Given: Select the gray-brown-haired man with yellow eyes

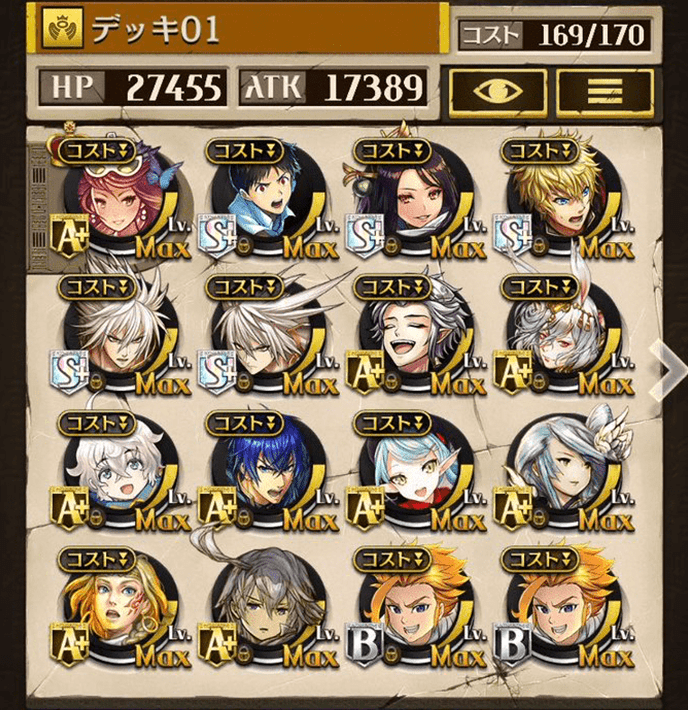Looking at the screenshot, I should [x=266, y=608].
